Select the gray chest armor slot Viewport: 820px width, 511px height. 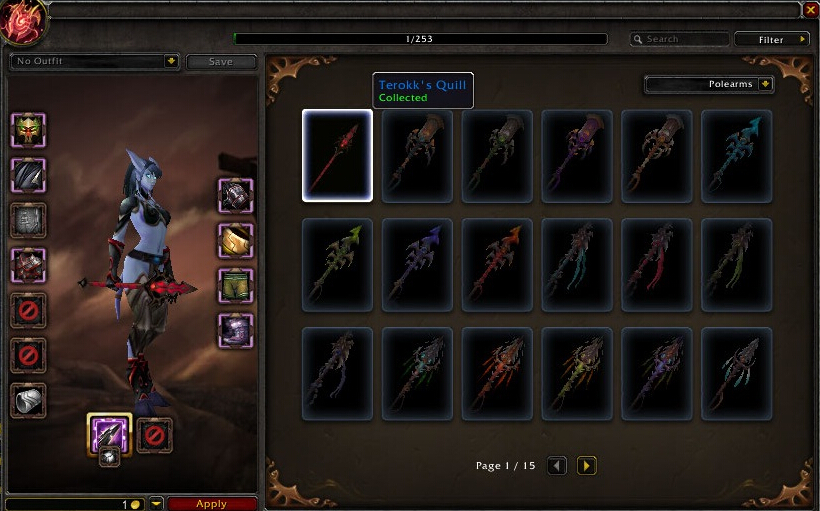coord(28,220)
